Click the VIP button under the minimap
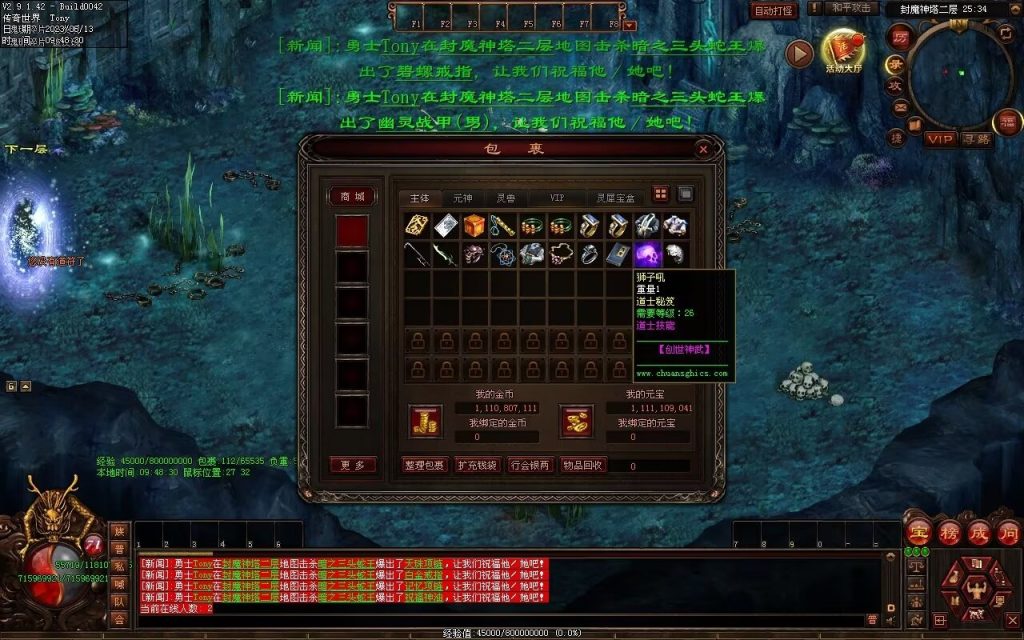Image resolution: width=1024 pixels, height=640 pixels. pyautogui.click(x=939, y=138)
